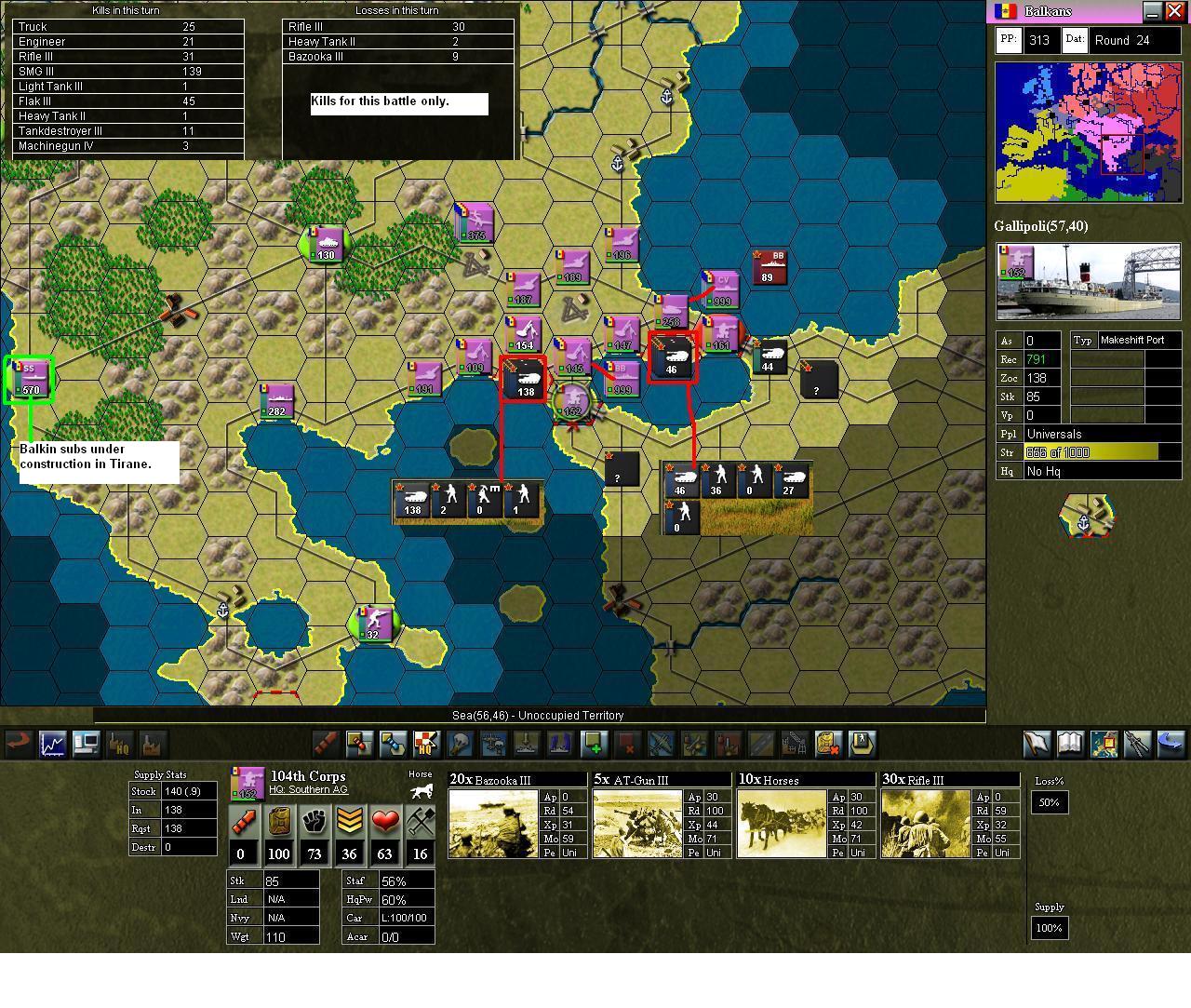Viewport: 1191px width, 1008px height.
Task: Open the statistics graph icon
Action: 53,745
